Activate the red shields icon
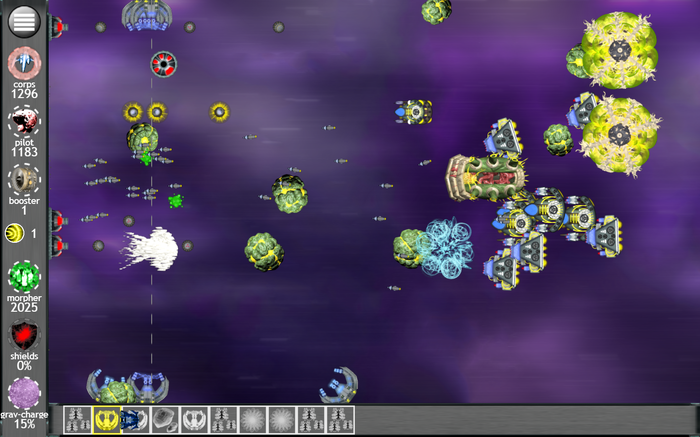This screenshot has height=437, width=700. tap(23, 336)
